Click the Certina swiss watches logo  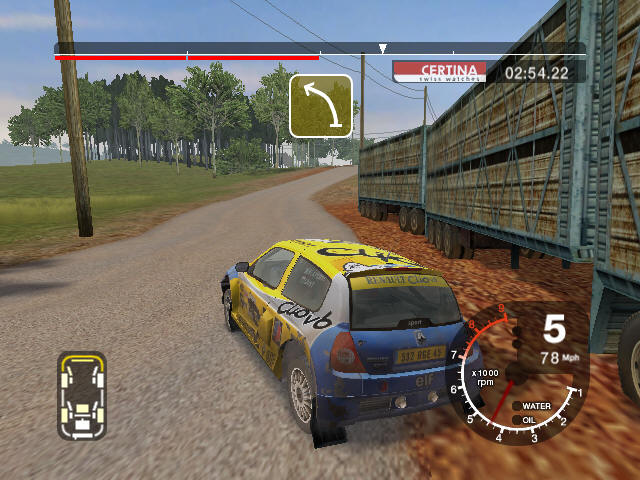coord(439,72)
